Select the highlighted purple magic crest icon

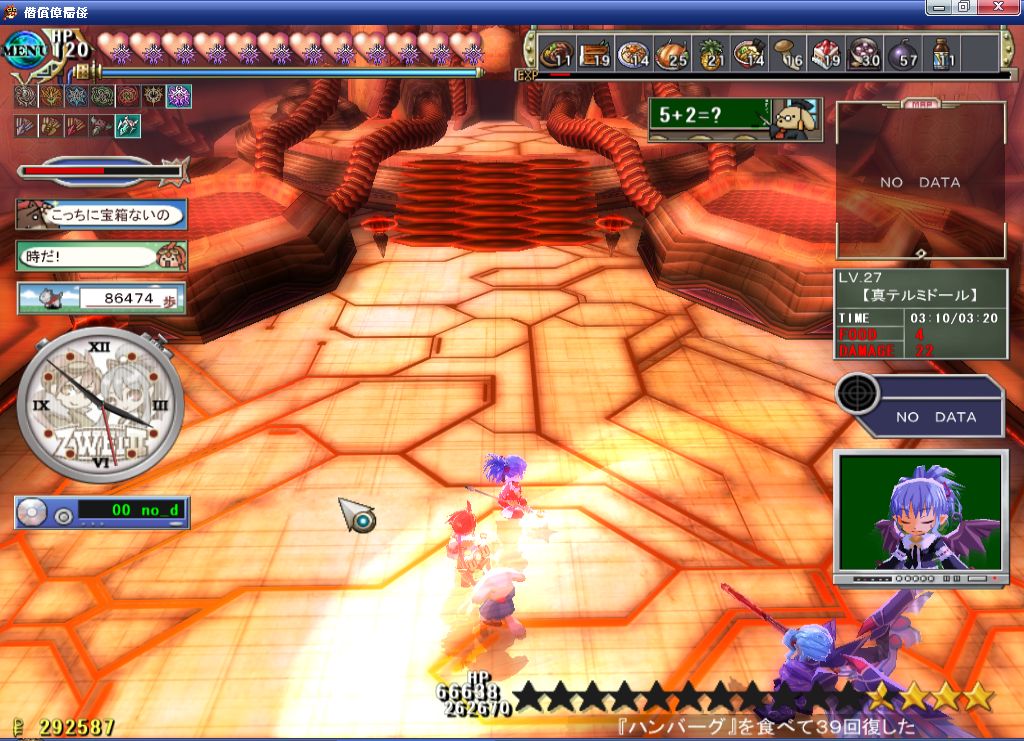[179, 96]
